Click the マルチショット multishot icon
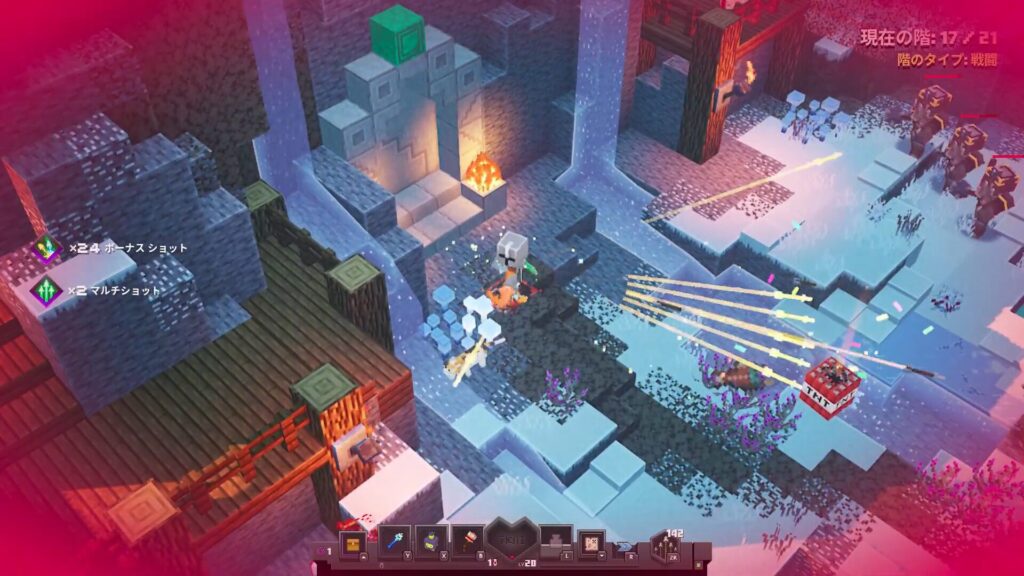1024x576 pixels. (45, 290)
